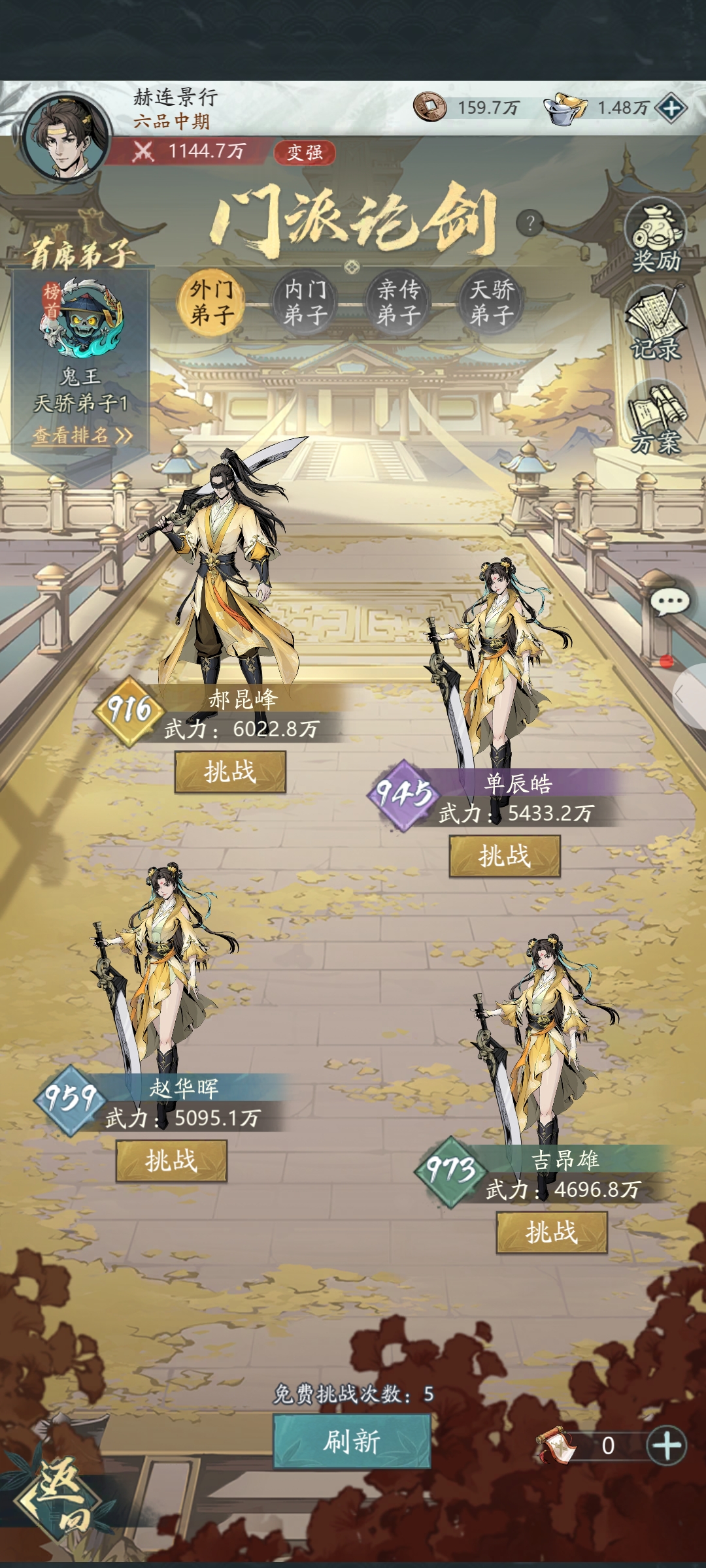Screen dimensions: 706x1568
Task: Open player avatar profile portrait
Action: (x=65, y=135)
